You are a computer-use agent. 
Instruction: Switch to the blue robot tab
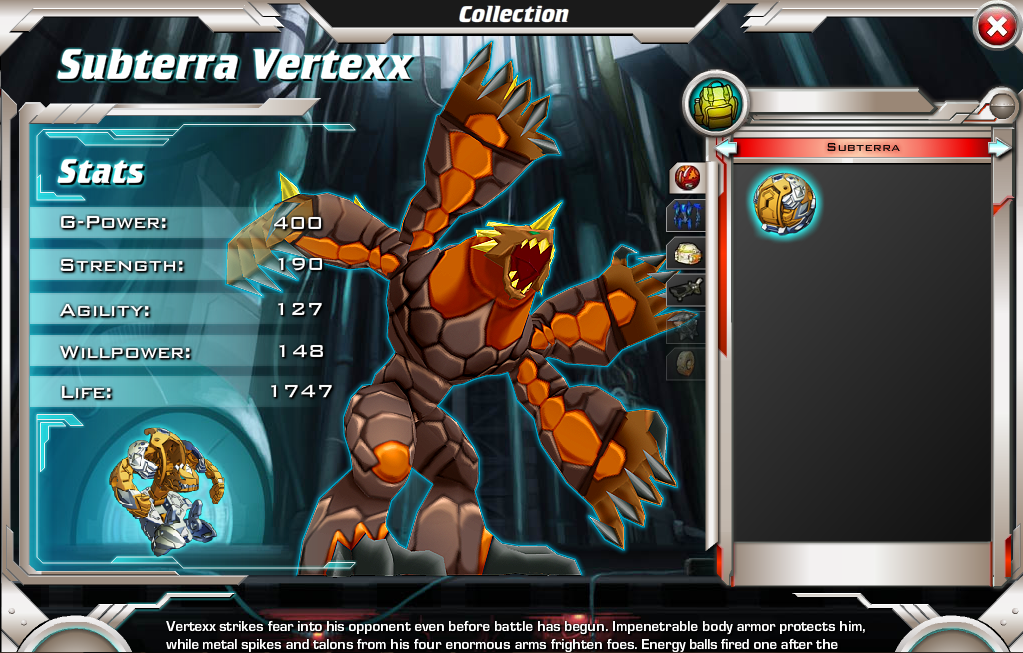(687, 215)
